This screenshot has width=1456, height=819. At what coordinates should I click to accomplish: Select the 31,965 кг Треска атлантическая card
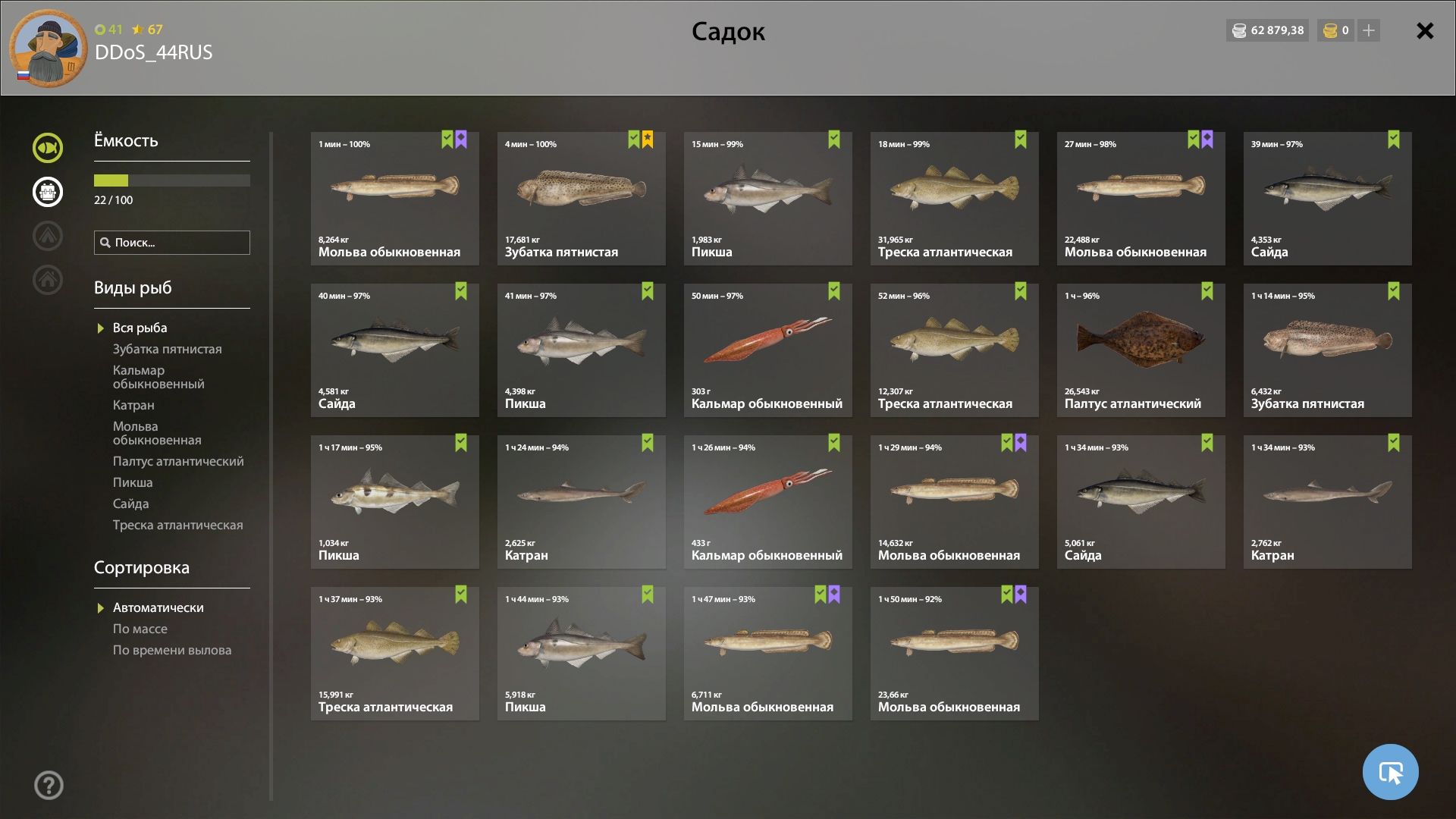point(954,198)
